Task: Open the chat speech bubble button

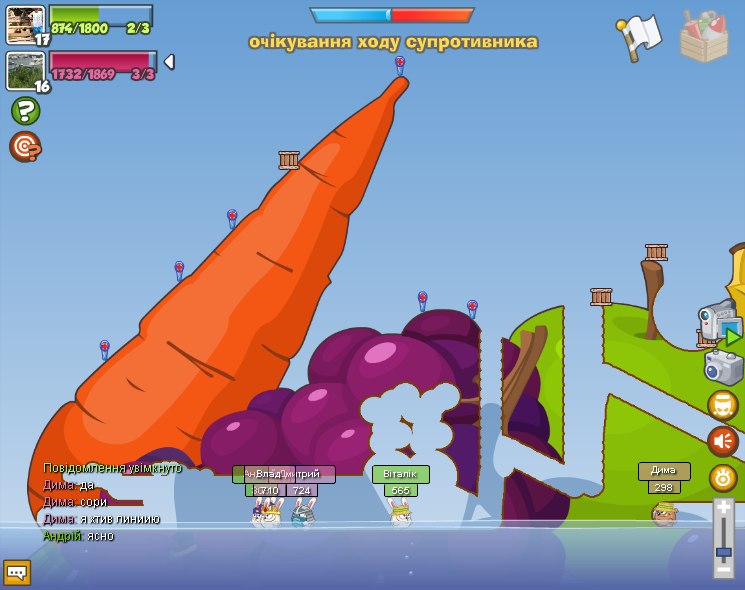Action: pyautogui.click(x=17, y=572)
